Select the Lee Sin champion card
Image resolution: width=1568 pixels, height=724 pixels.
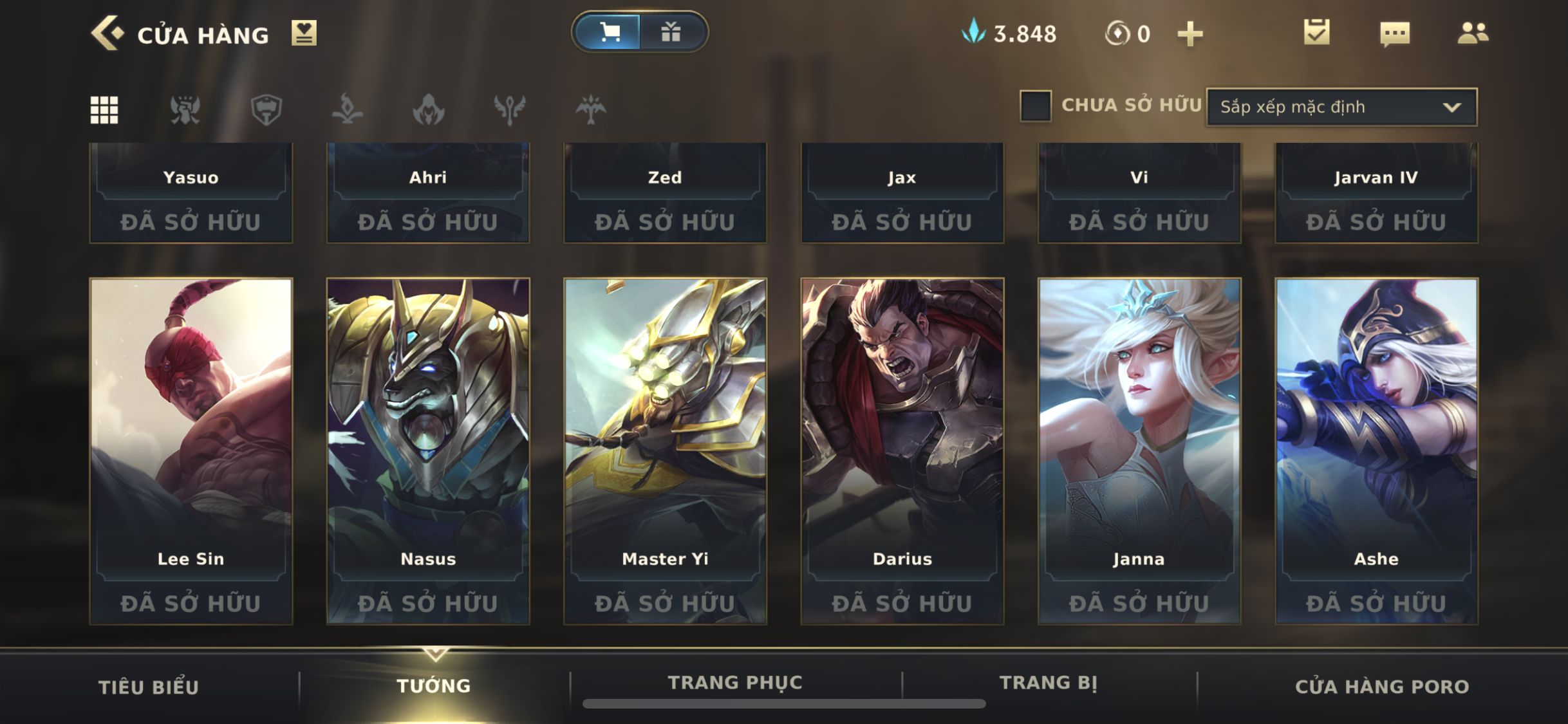pos(191,450)
